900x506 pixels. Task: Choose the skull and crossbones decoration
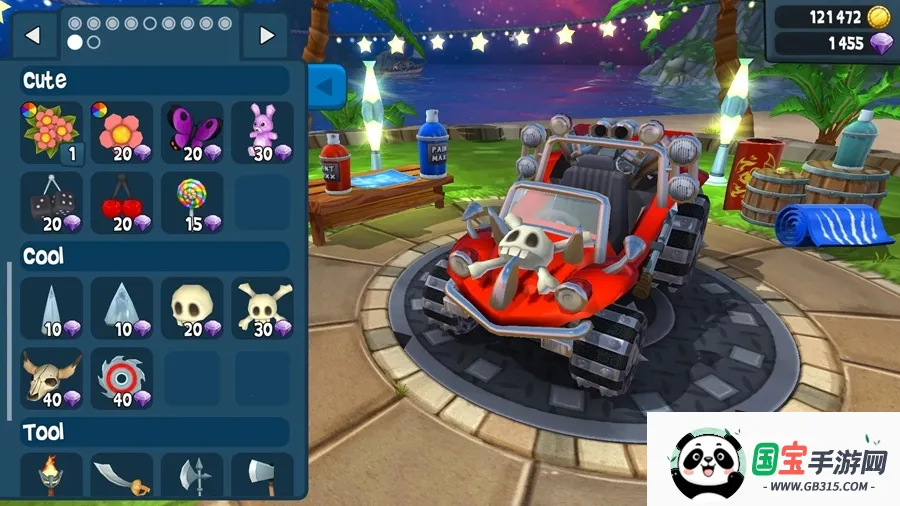[262, 308]
